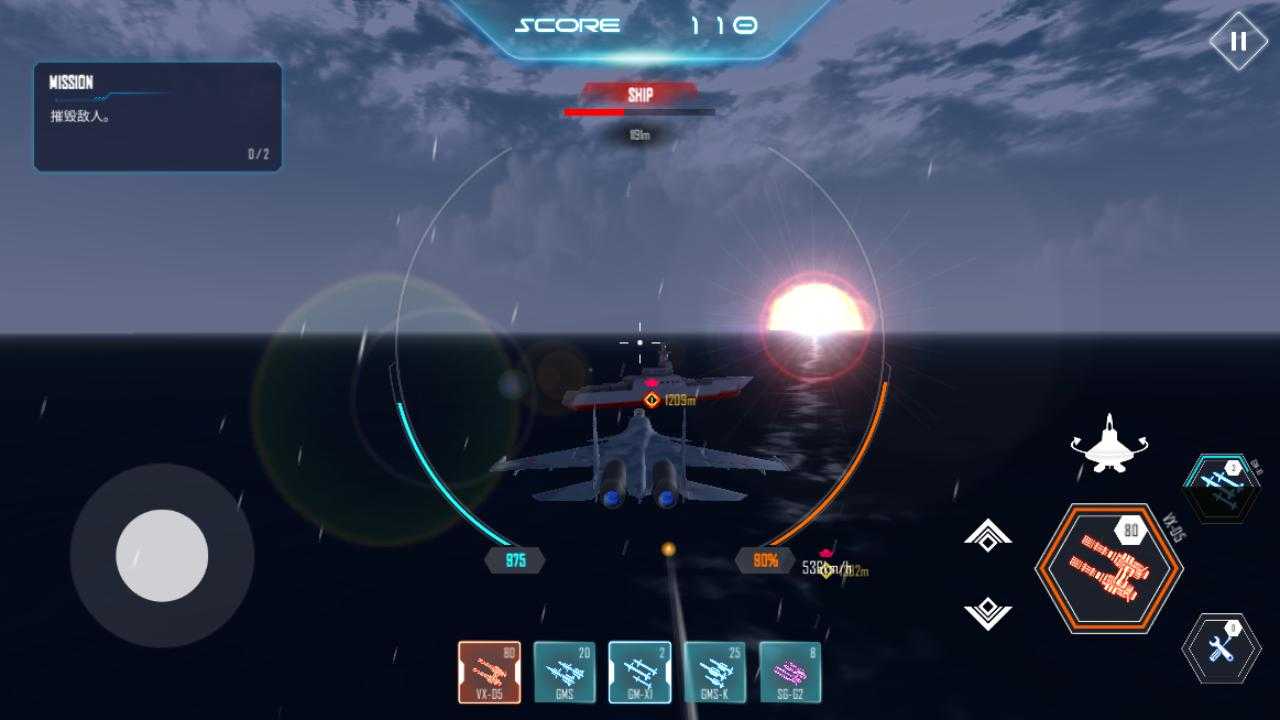Open the Mission objective panel
The height and width of the screenshot is (720, 1280).
click(158, 117)
